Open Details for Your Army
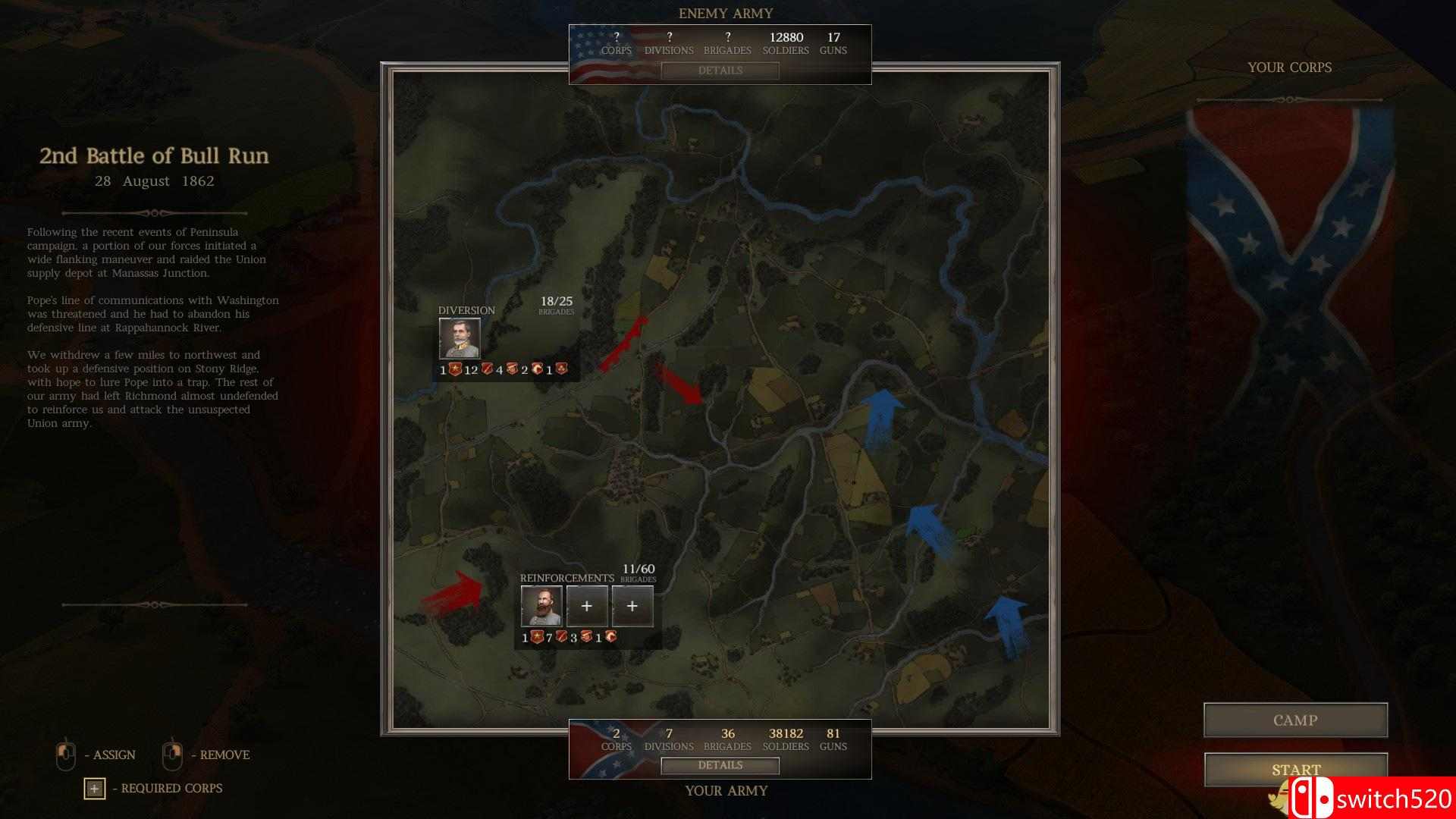Image resolution: width=1456 pixels, height=819 pixels. click(720, 766)
